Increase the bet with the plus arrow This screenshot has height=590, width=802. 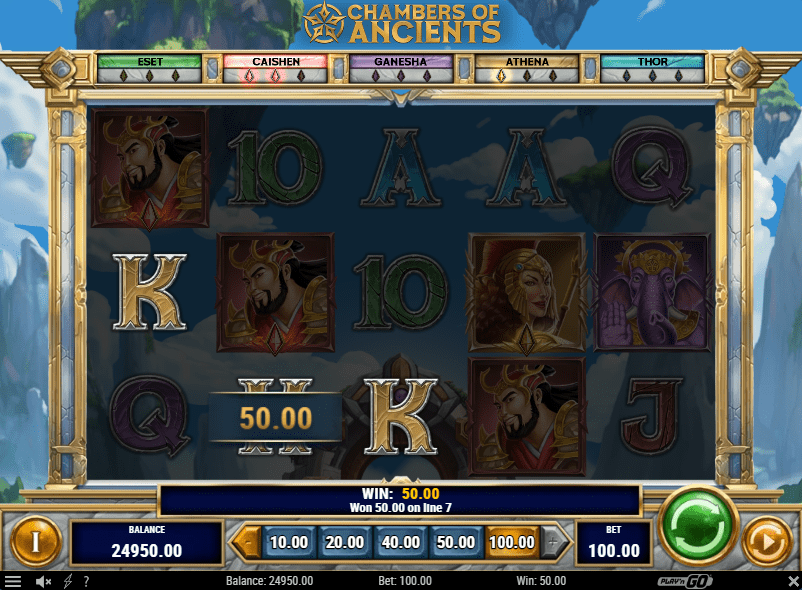tap(555, 543)
